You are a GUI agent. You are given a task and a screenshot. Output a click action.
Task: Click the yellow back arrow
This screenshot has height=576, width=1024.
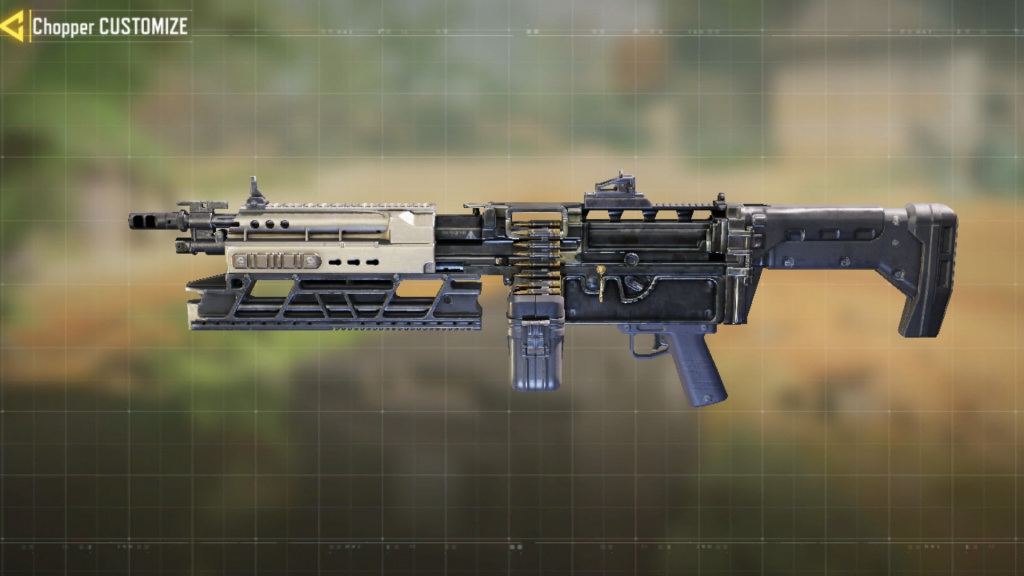(x=13, y=26)
